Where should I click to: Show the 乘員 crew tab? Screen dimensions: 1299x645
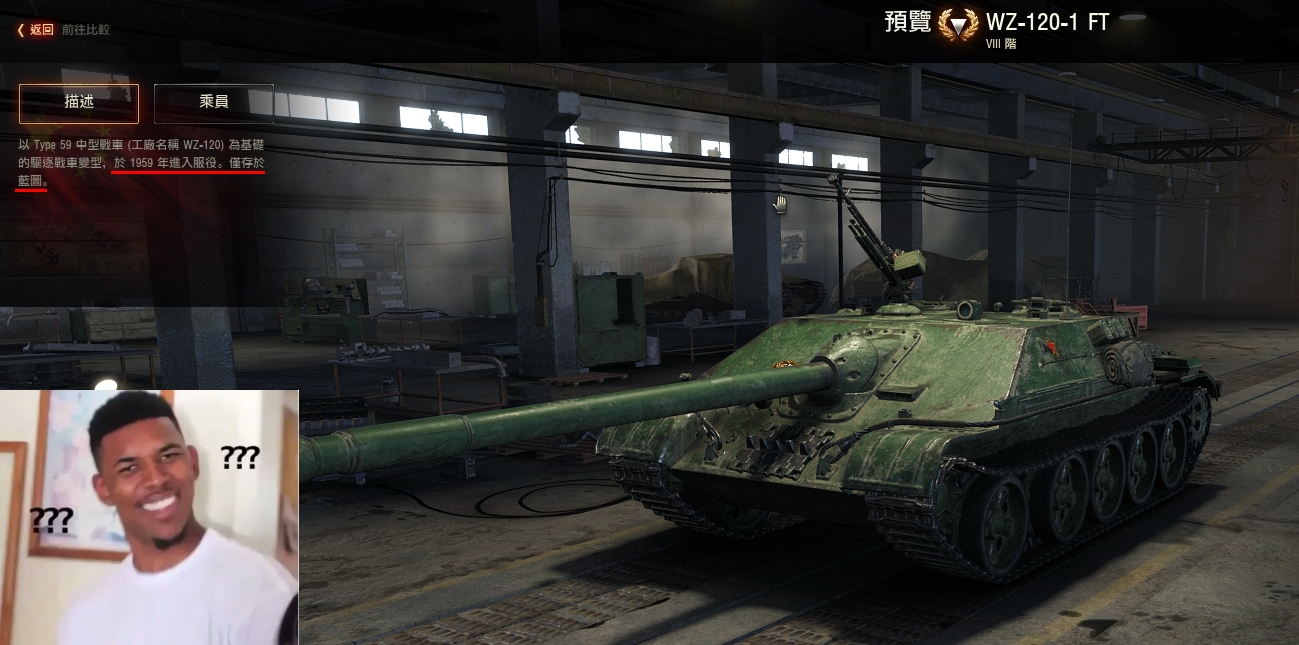[214, 103]
